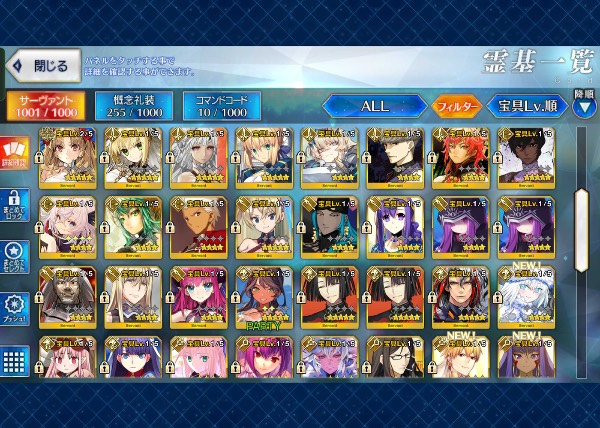This screenshot has height=428, width=600.
Task: Open the フィルター filter options
Action: pos(456,105)
